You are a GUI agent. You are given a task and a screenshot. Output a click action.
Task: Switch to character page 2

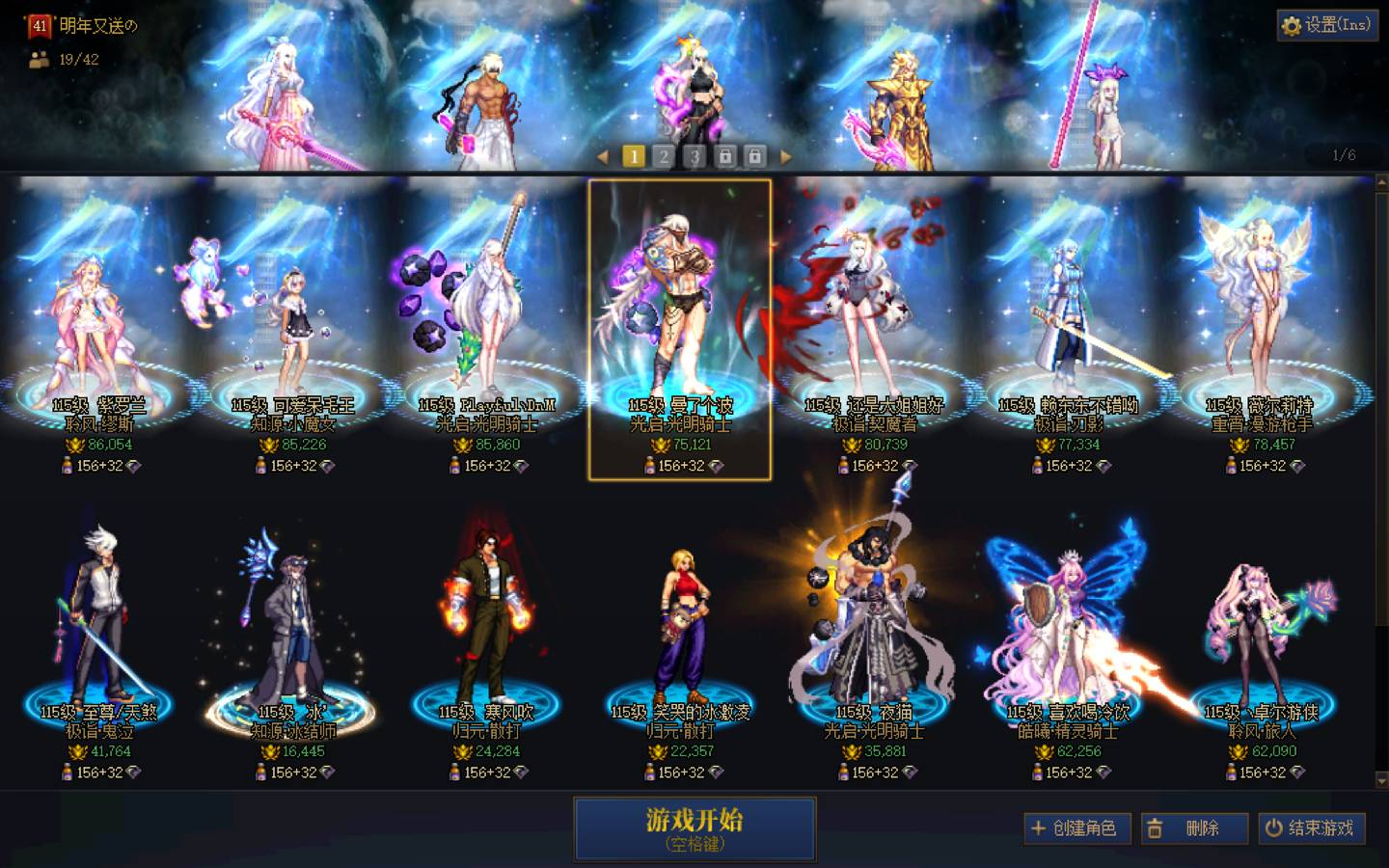click(x=664, y=155)
